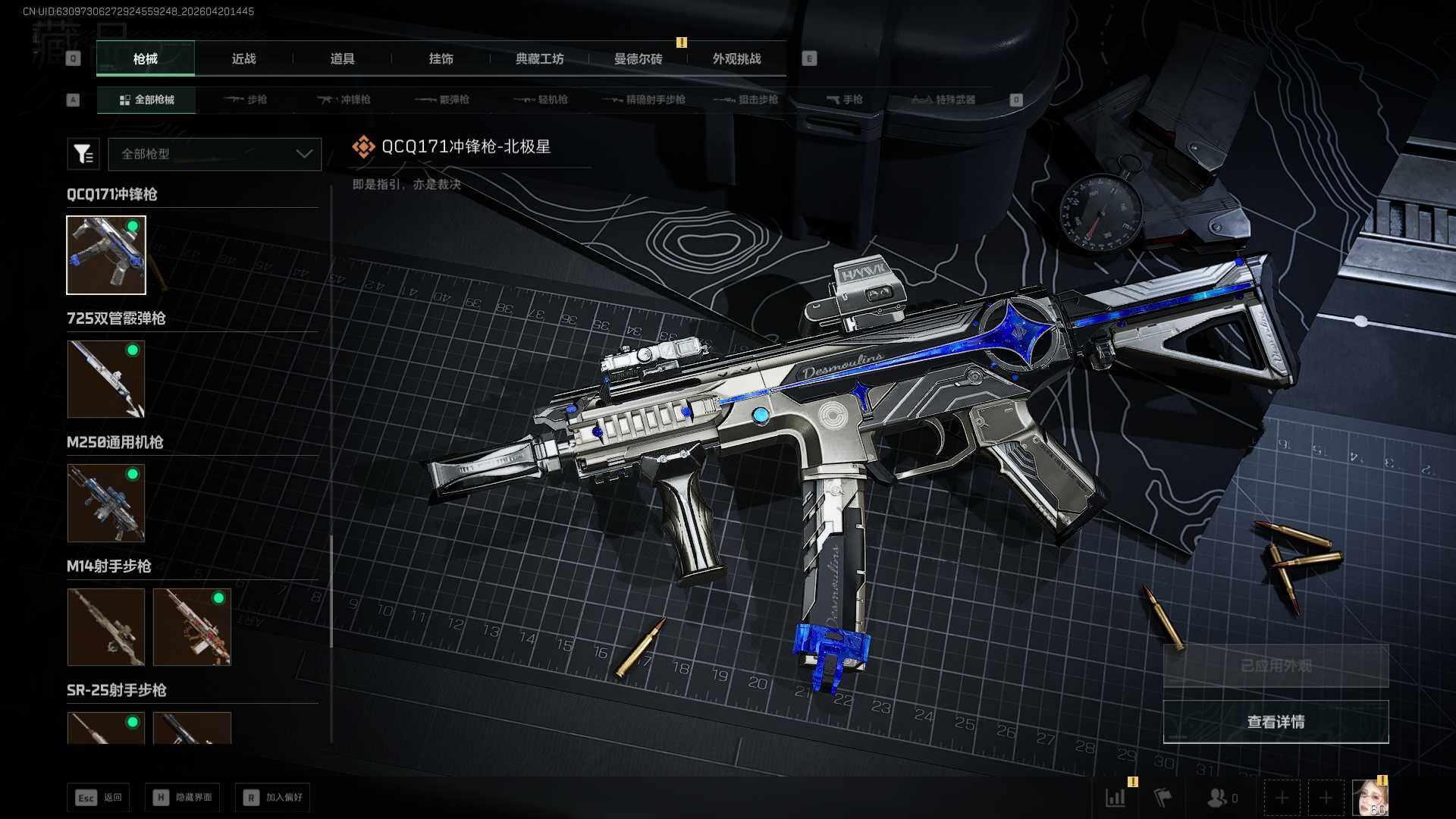Image resolution: width=1456 pixels, height=819 pixels.
Task: Select the QCQ171冲锋枪 skin thumbnail
Action: coord(106,255)
